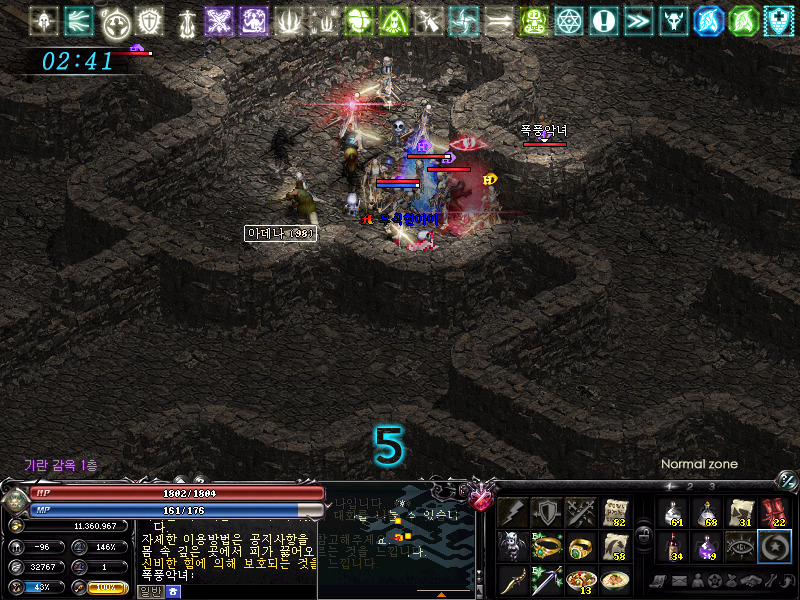Select the winged demon doll slot
800x600 pixels.
[513, 547]
